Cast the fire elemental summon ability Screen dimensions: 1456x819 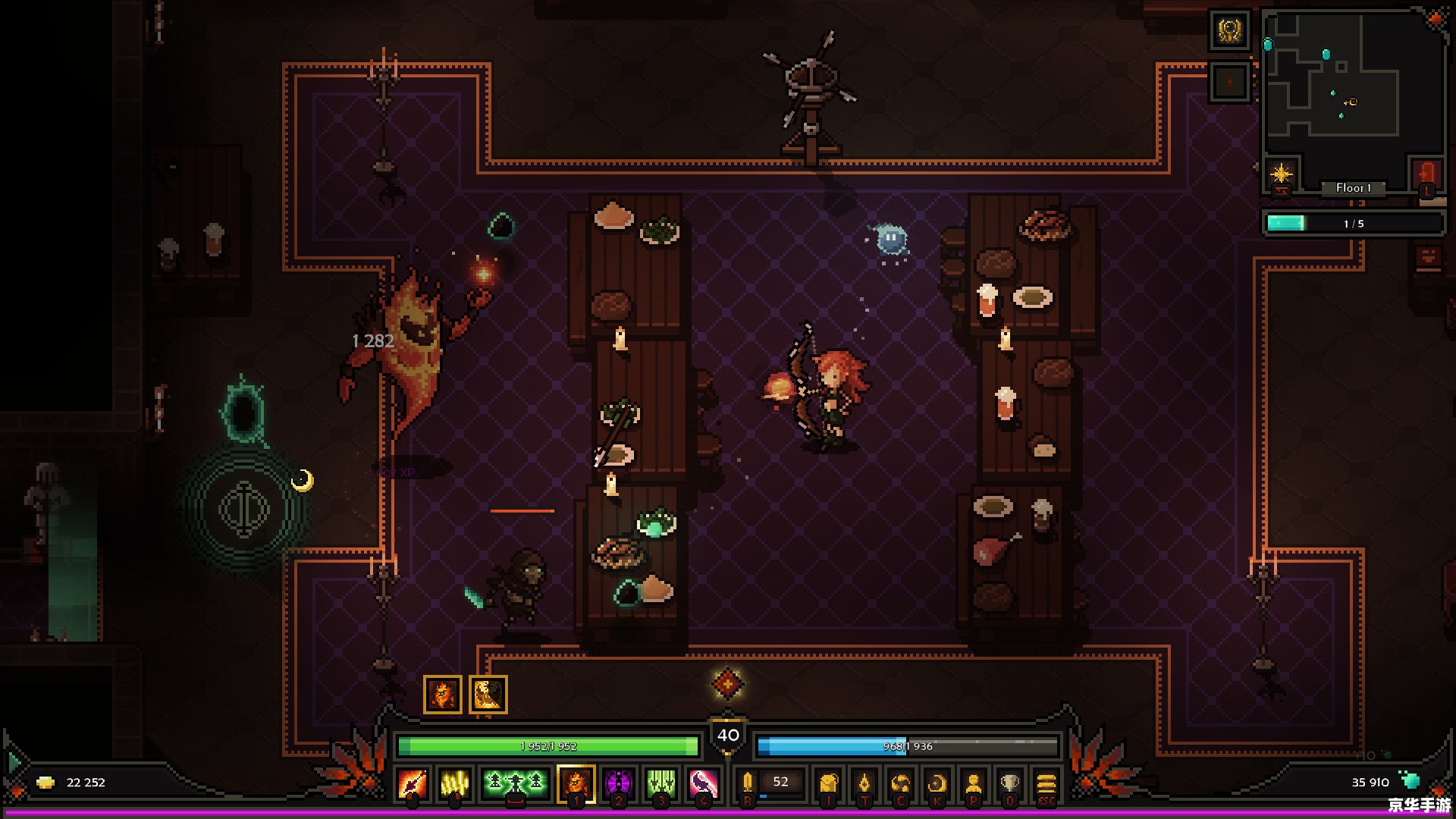tap(576, 783)
